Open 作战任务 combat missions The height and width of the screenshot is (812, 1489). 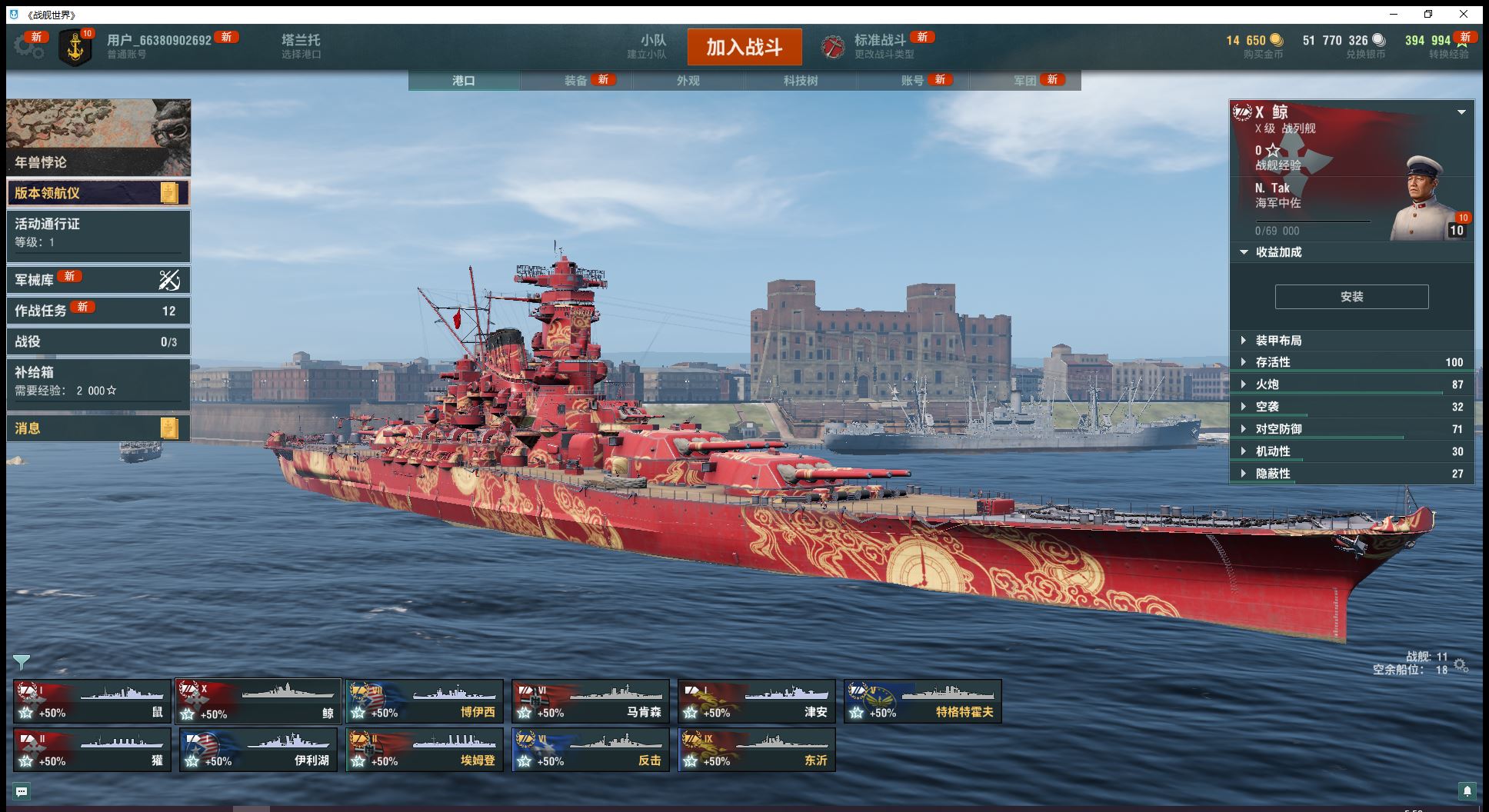coord(98,311)
